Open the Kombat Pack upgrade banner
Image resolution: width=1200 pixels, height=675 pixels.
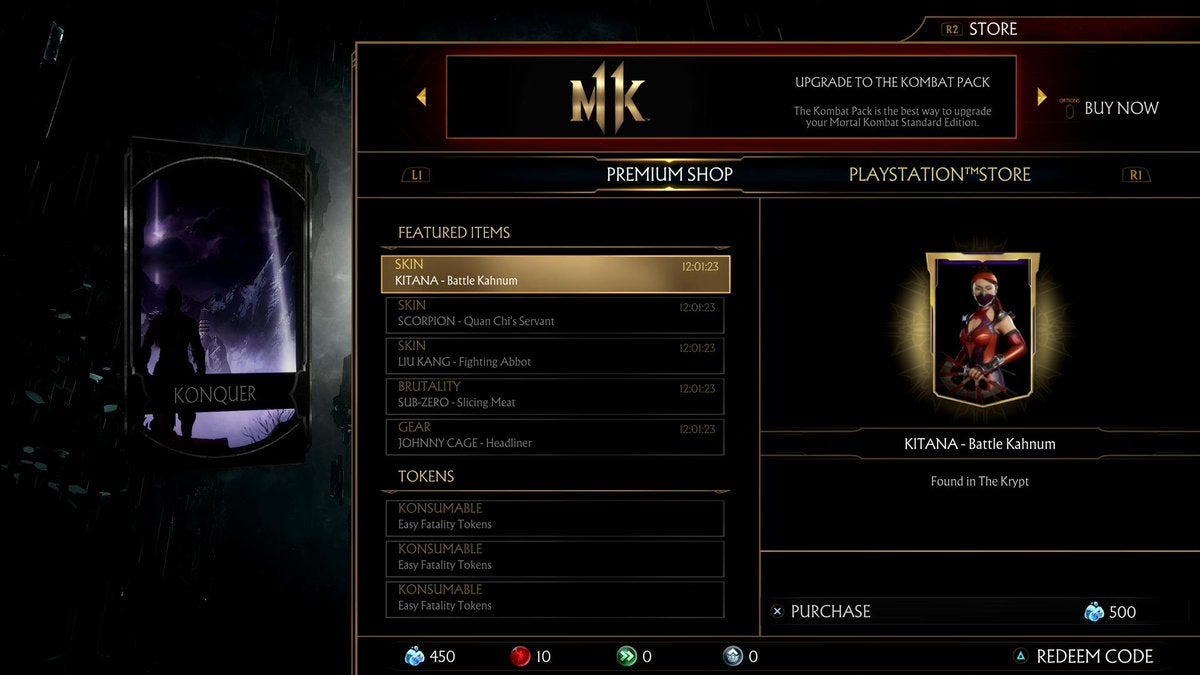[x=730, y=97]
